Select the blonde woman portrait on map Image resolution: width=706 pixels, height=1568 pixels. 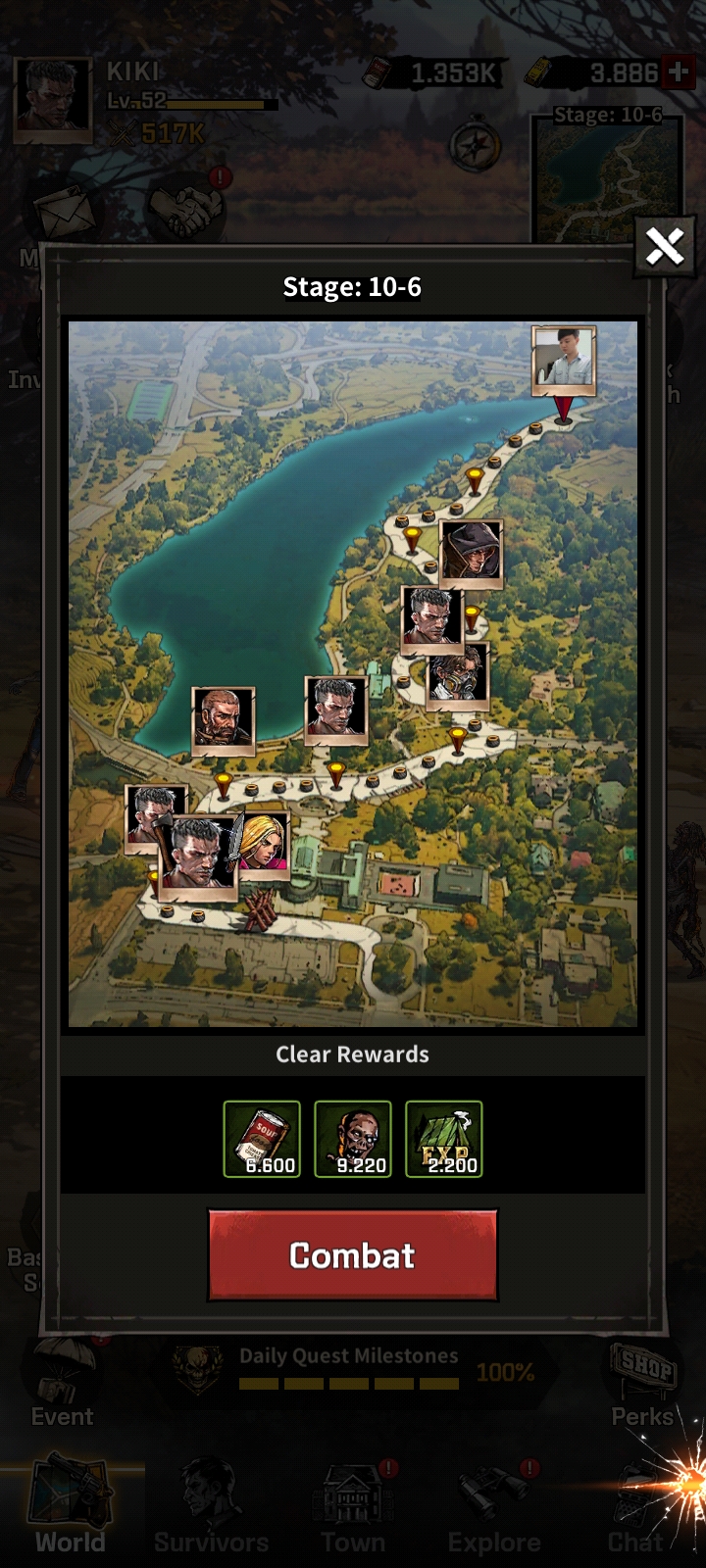263,841
